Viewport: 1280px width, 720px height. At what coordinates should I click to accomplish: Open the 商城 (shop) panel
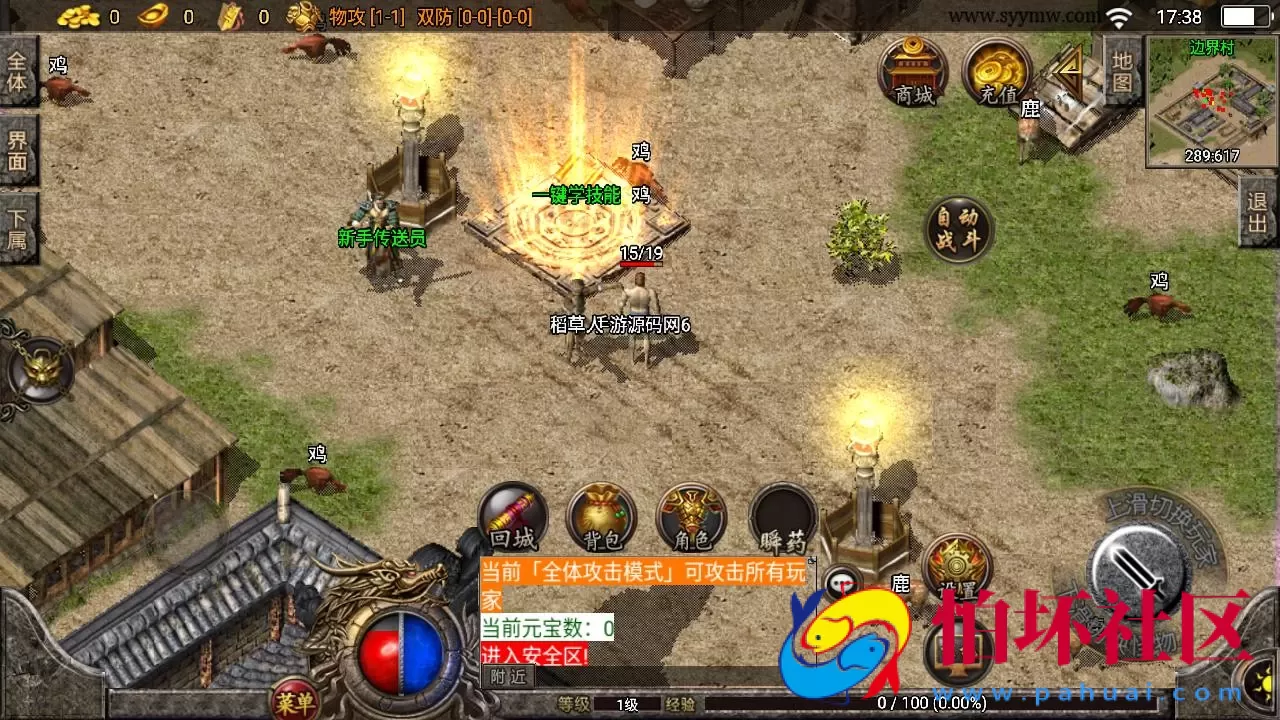[x=913, y=75]
